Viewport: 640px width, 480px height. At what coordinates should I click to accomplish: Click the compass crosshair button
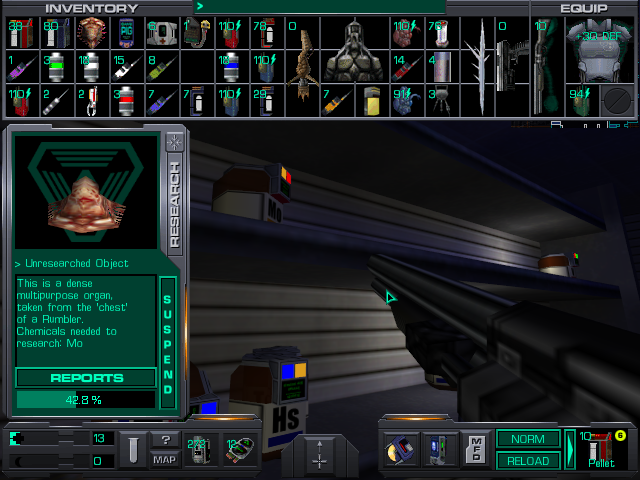[320, 454]
